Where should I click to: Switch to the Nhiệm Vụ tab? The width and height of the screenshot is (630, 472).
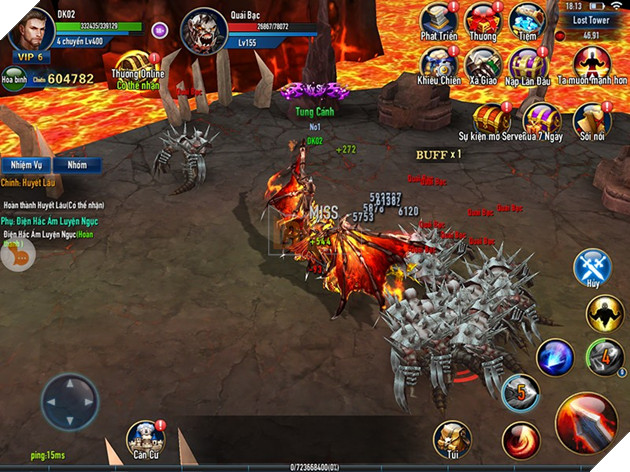(x=25, y=165)
